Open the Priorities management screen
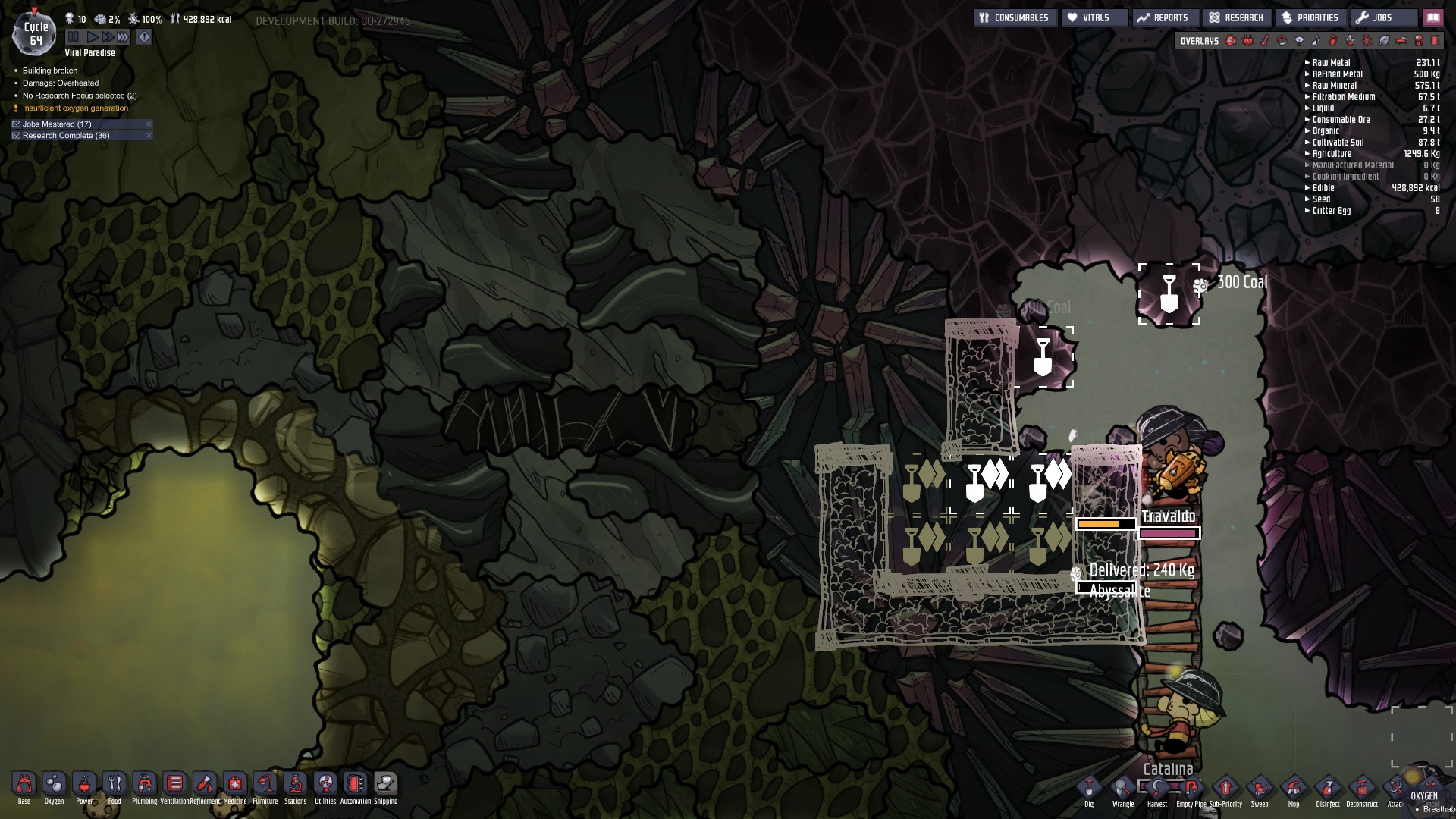The width and height of the screenshot is (1456, 819). tap(1310, 17)
